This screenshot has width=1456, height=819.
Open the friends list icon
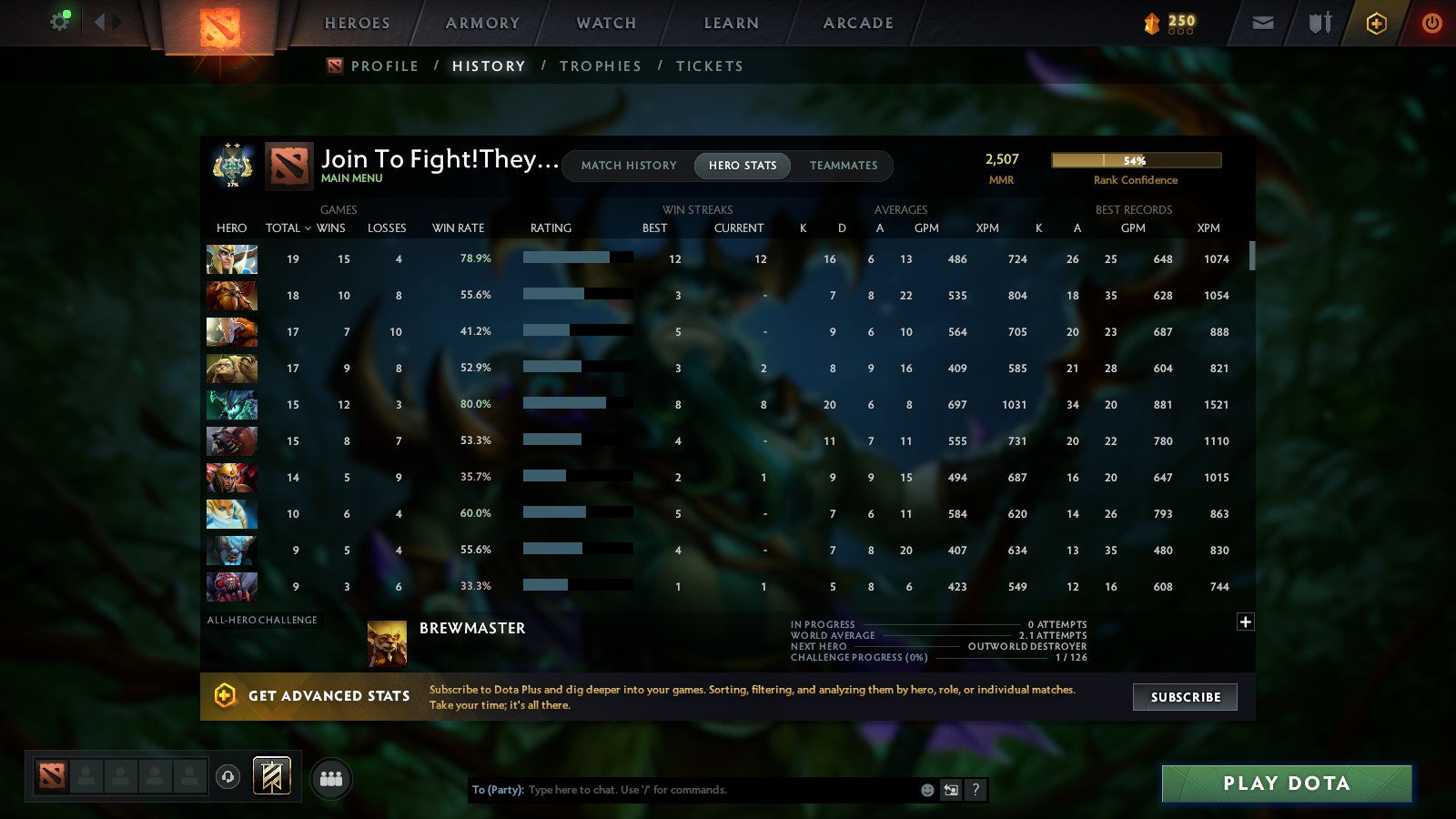(331, 776)
